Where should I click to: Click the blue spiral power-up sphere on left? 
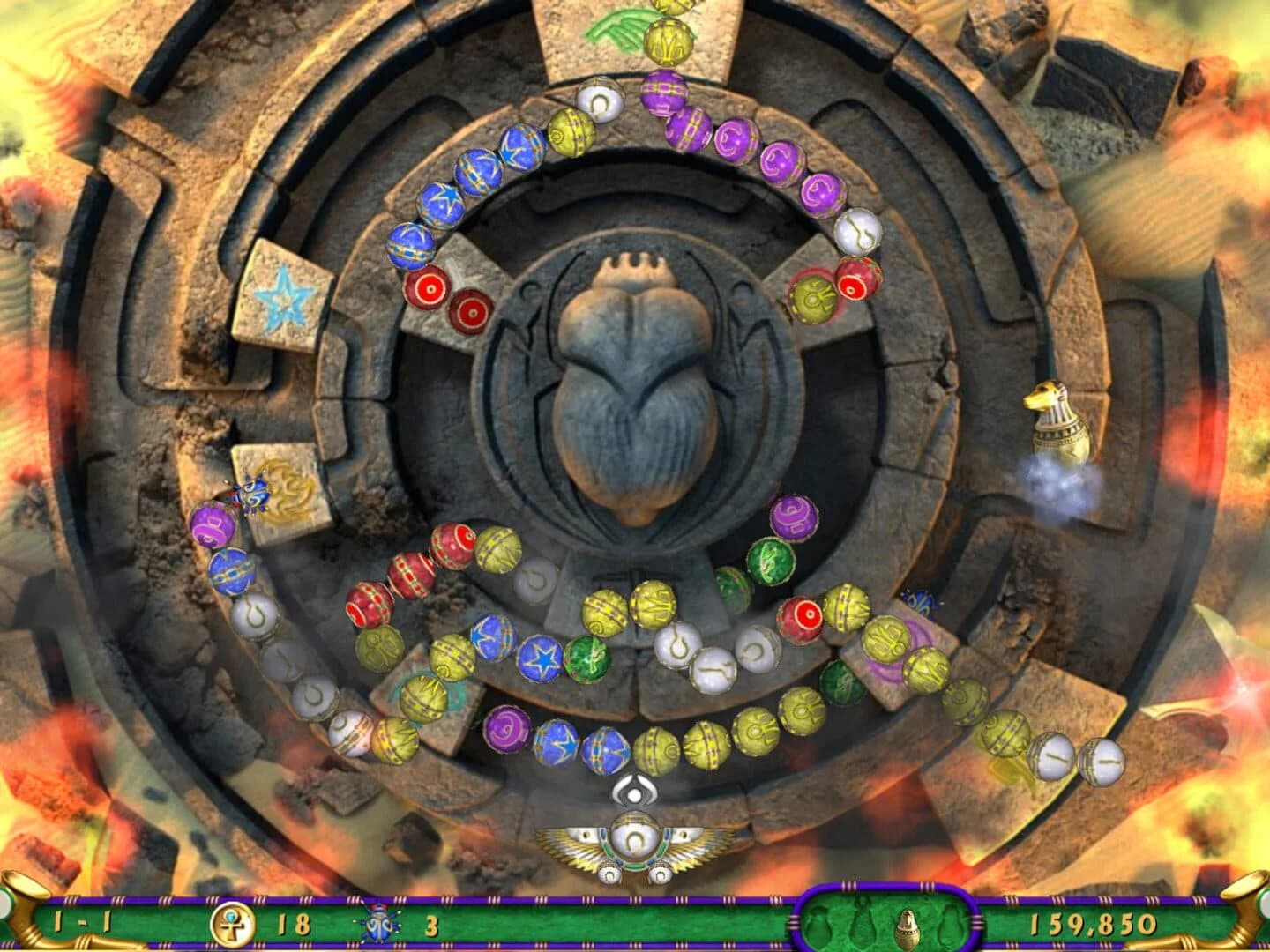tap(251, 494)
